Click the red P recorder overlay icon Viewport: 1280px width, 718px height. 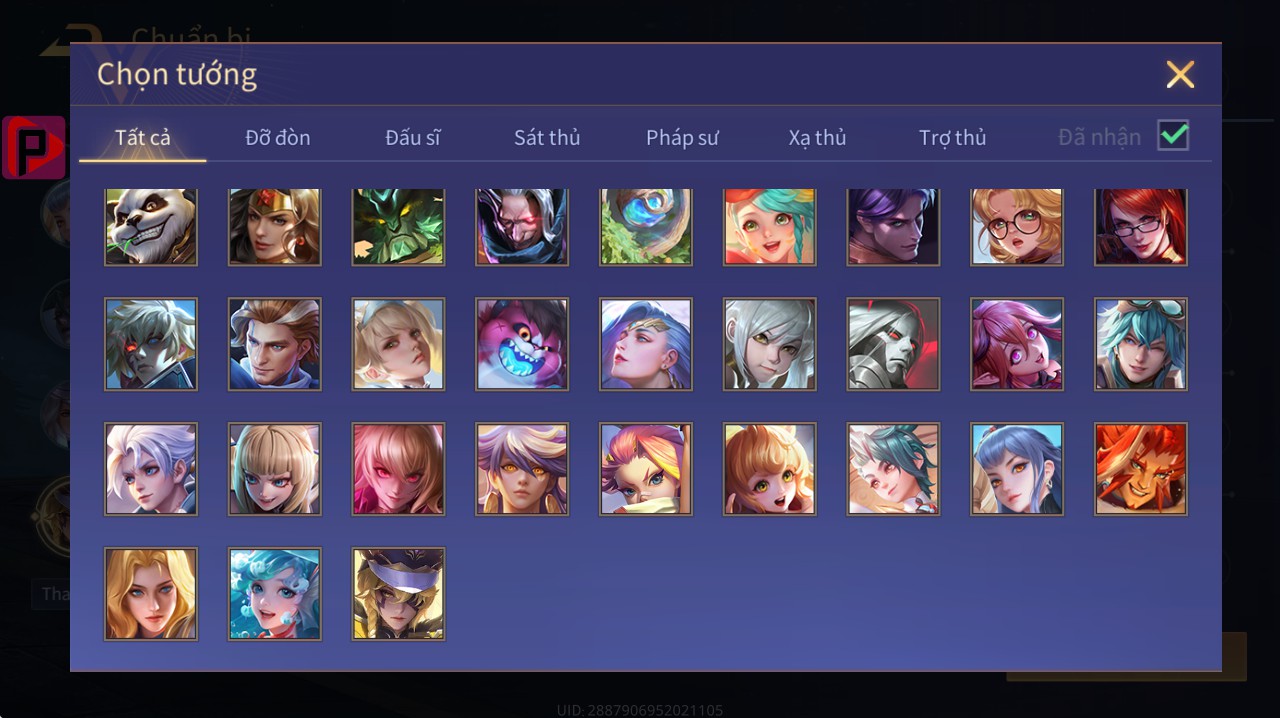(33, 147)
